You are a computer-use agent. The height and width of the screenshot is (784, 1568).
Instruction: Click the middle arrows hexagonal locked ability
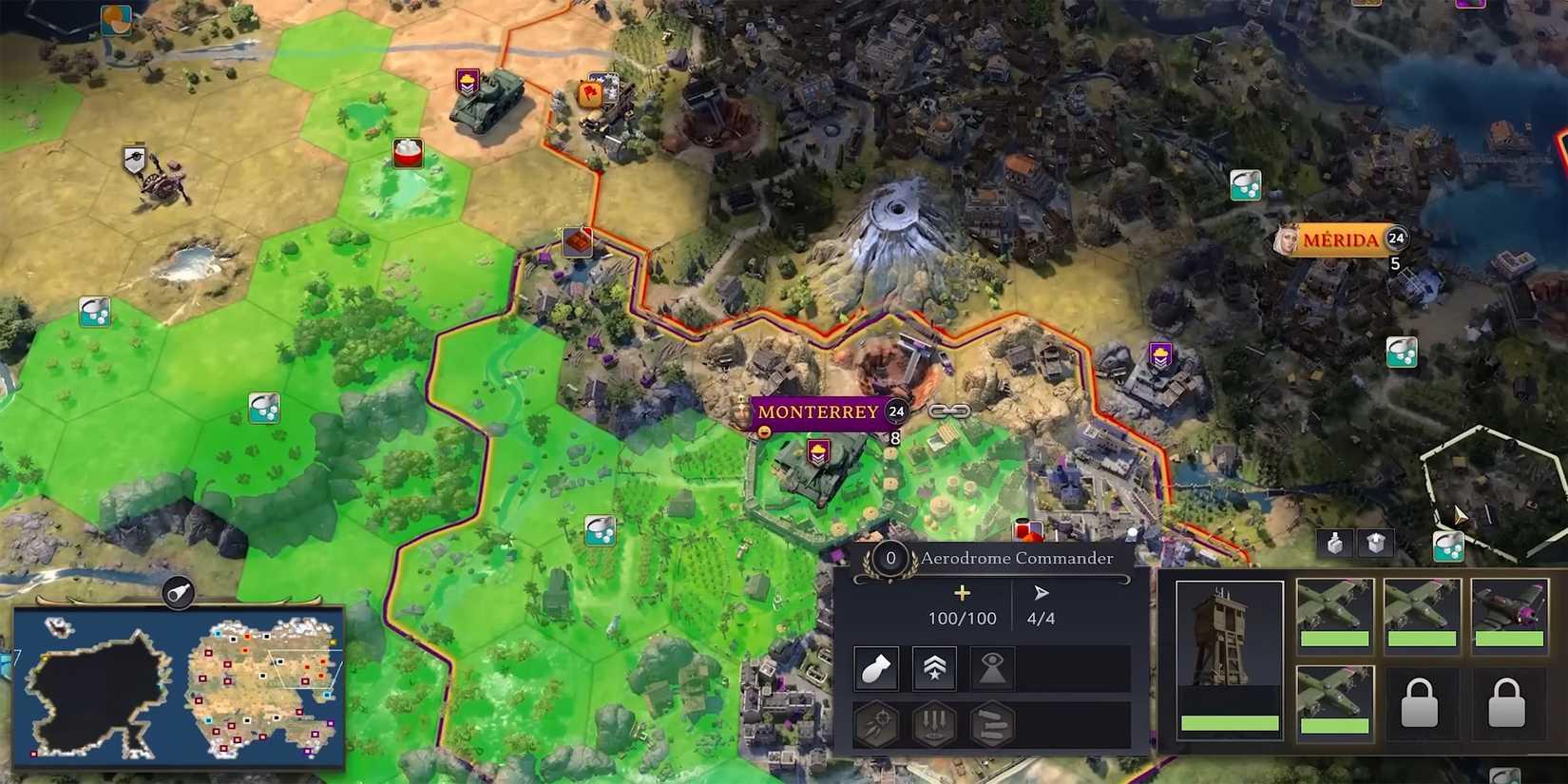click(934, 724)
